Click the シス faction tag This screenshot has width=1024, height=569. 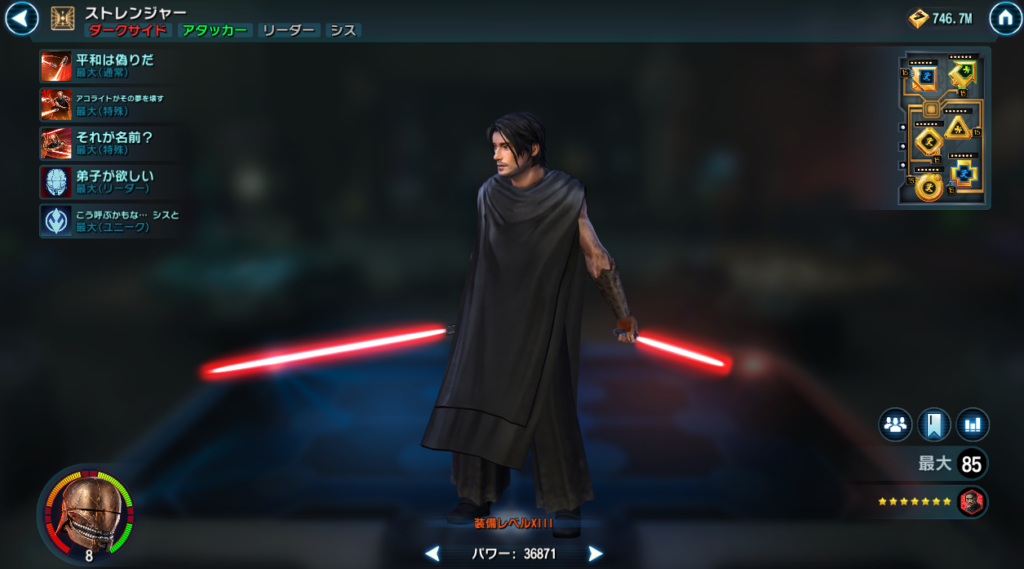[343, 31]
